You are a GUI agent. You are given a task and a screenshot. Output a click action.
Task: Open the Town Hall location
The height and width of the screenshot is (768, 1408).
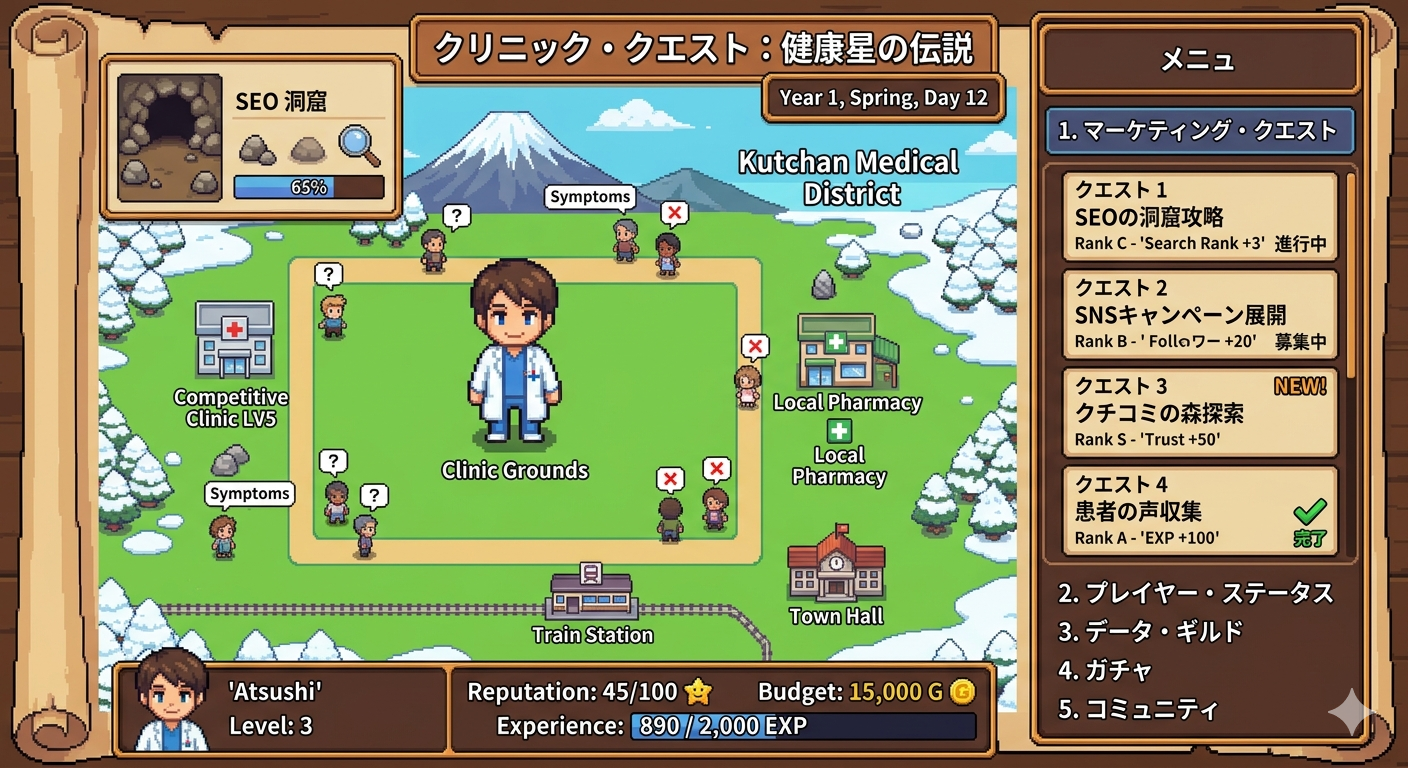click(836, 565)
